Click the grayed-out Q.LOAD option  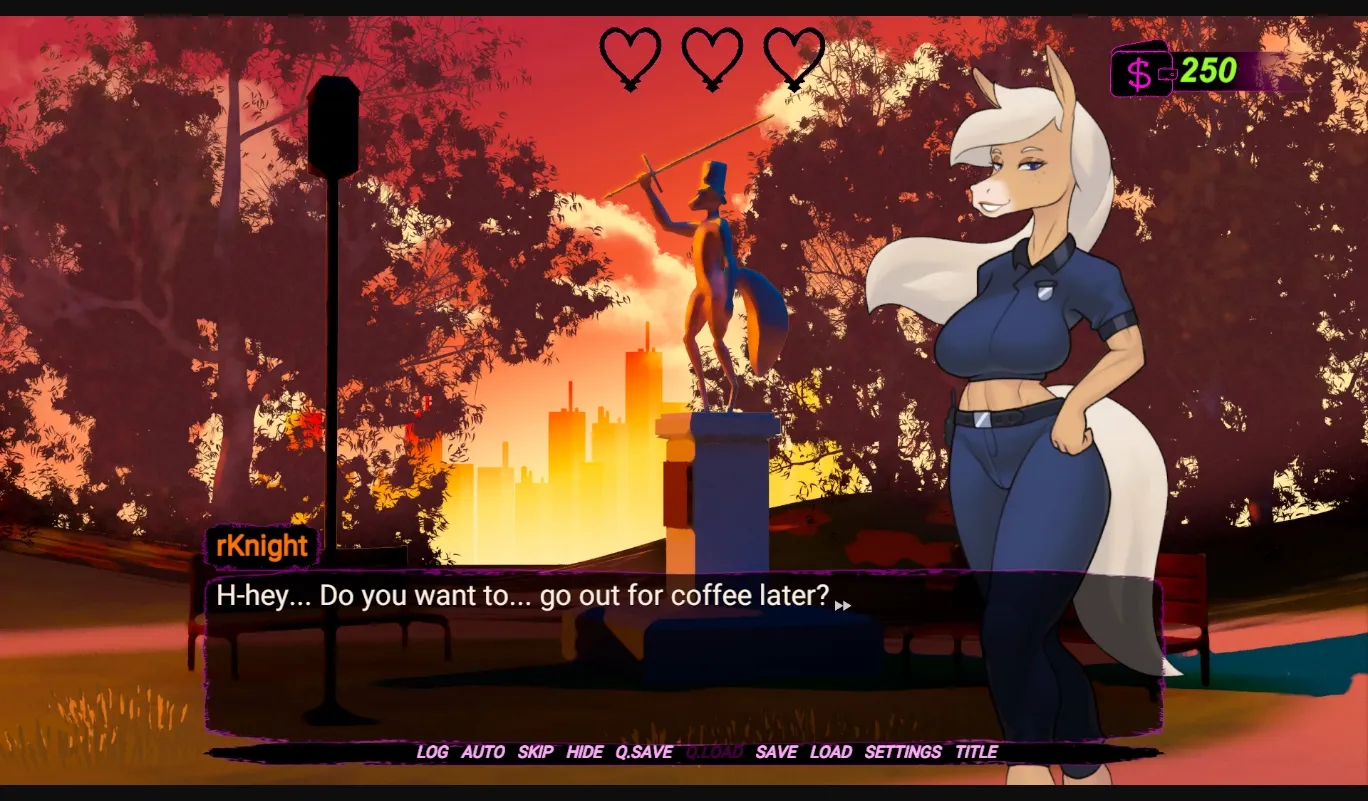713,752
